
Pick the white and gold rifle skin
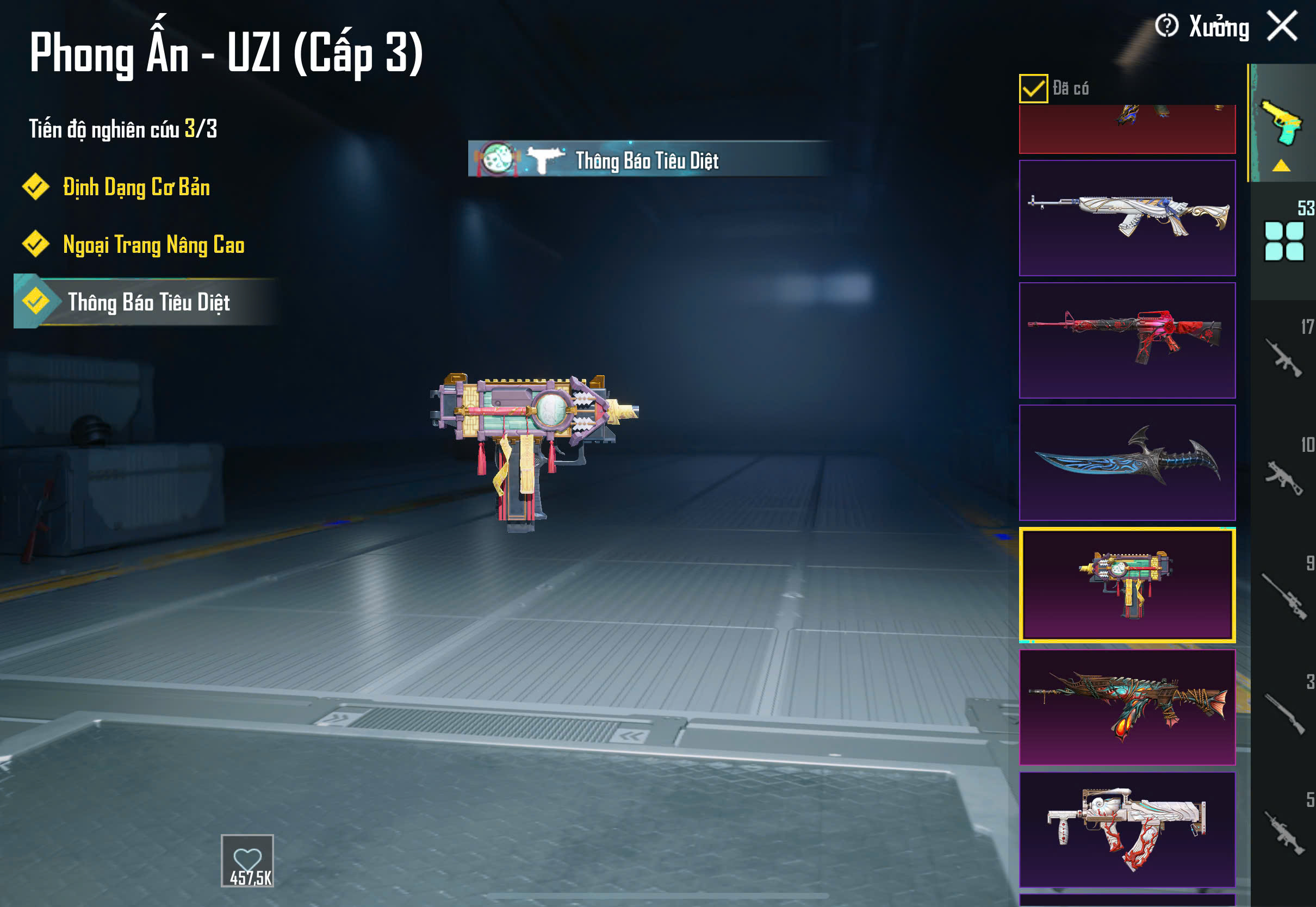pos(1127,218)
